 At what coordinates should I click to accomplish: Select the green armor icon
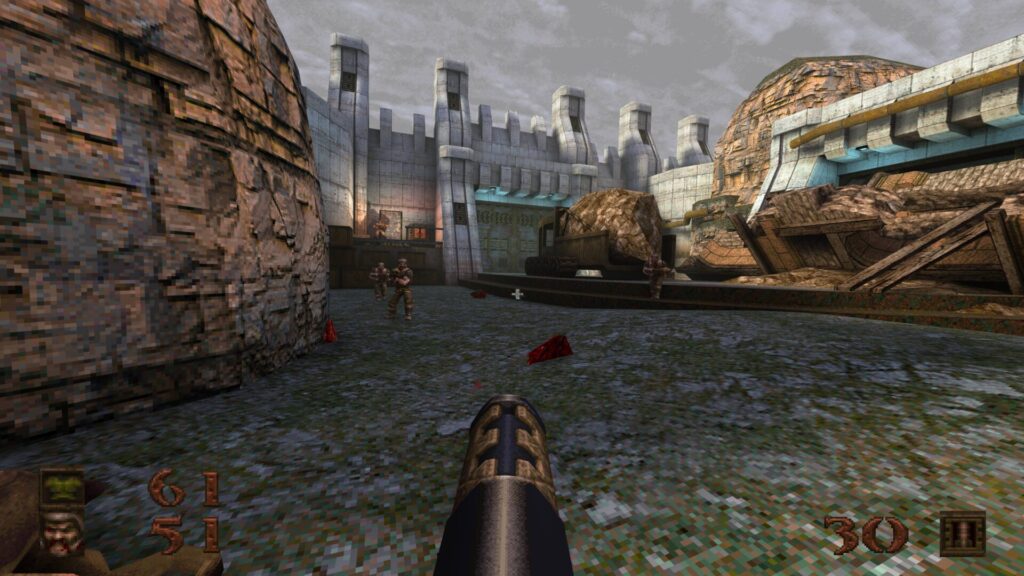click(61, 489)
